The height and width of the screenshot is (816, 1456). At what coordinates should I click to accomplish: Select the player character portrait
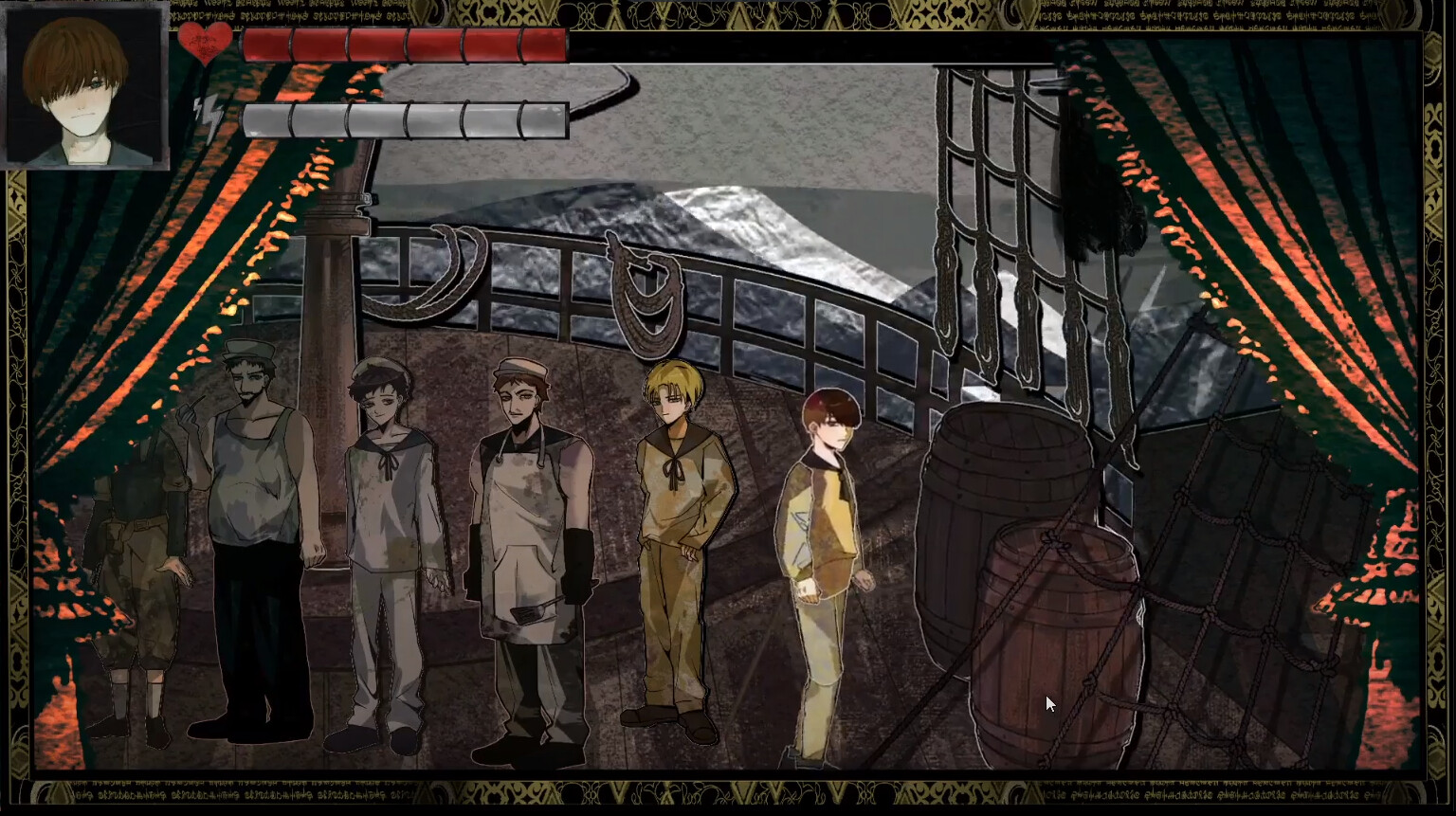point(83,83)
